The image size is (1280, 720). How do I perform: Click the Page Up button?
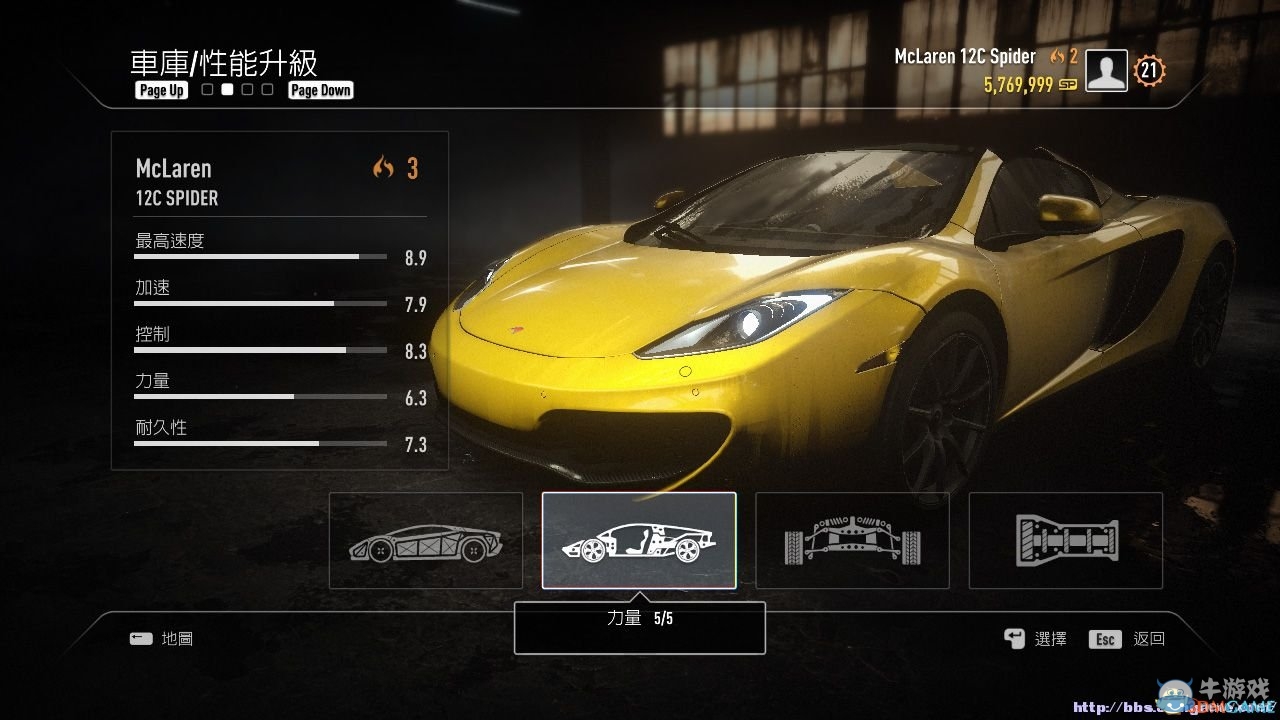coord(160,90)
